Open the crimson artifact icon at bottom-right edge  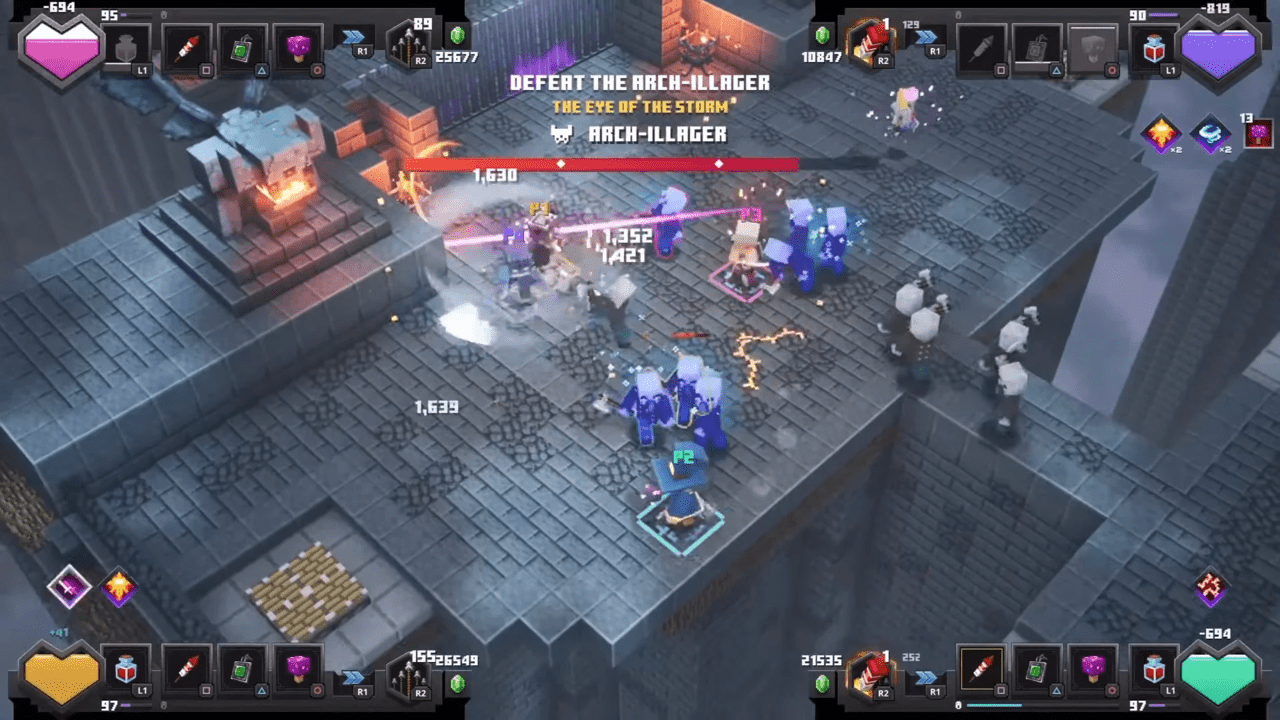[1213, 585]
